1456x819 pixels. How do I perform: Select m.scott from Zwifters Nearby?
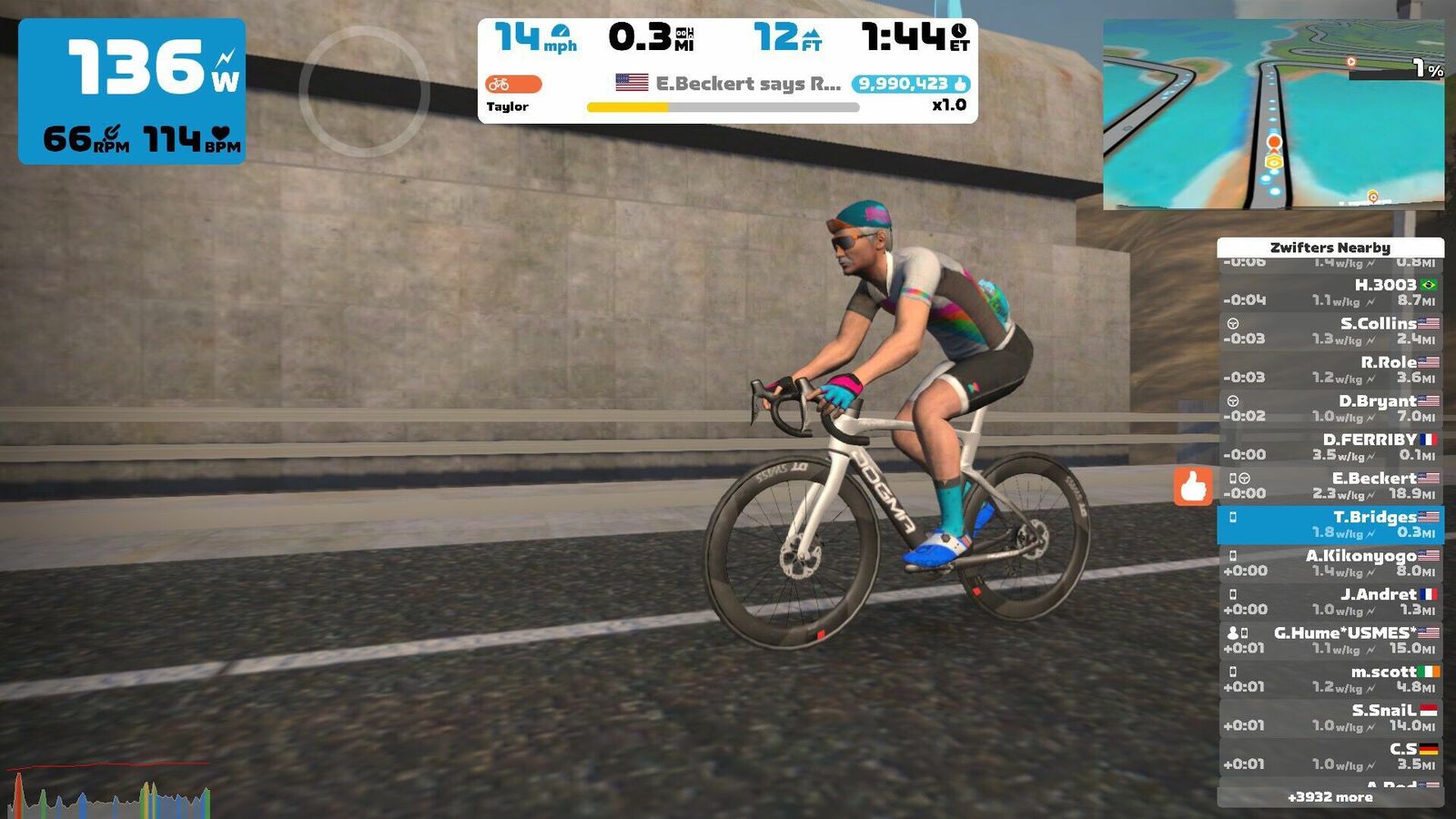(x=1330, y=679)
